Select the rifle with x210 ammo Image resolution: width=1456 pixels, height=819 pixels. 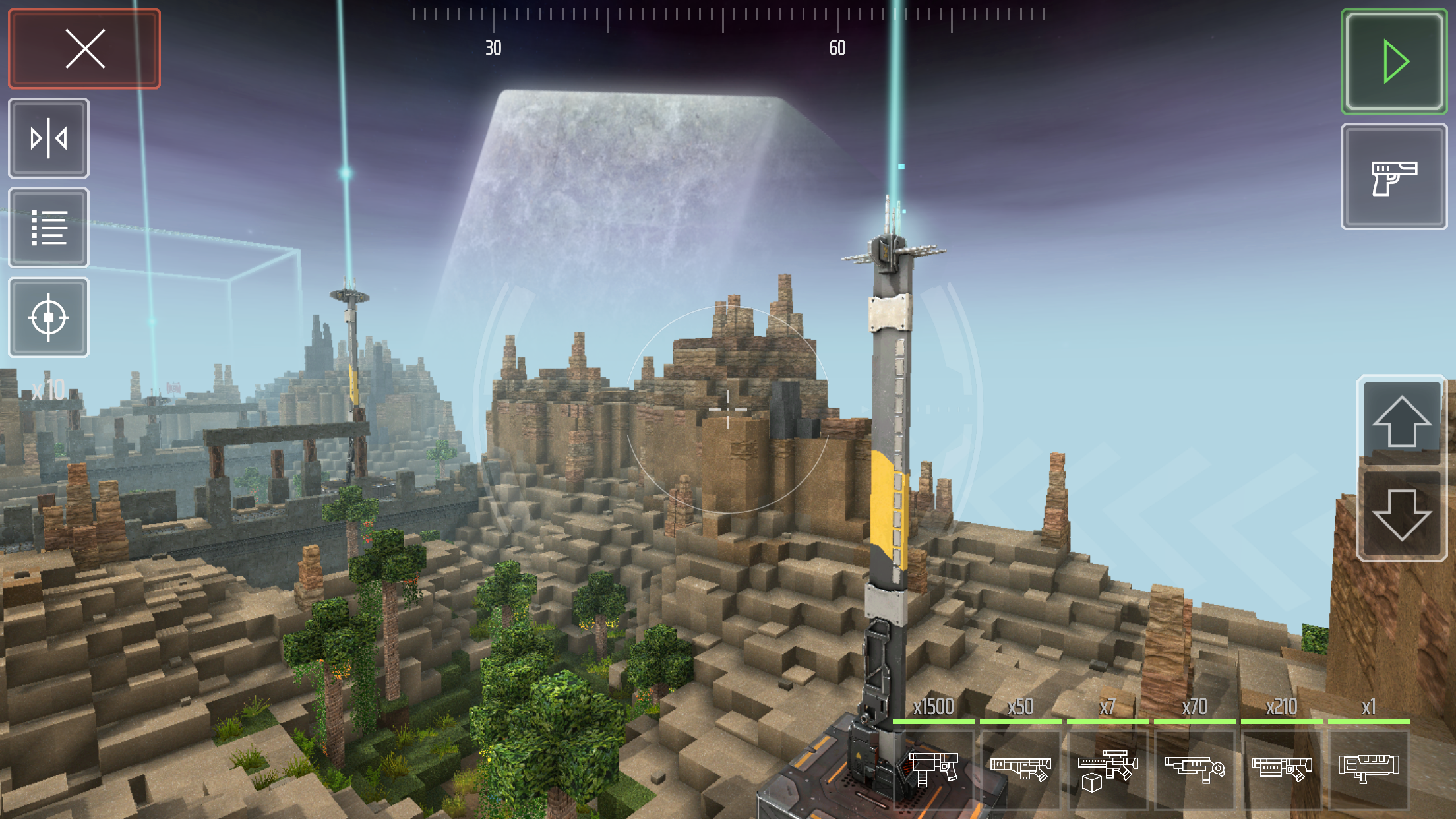(x=1281, y=772)
